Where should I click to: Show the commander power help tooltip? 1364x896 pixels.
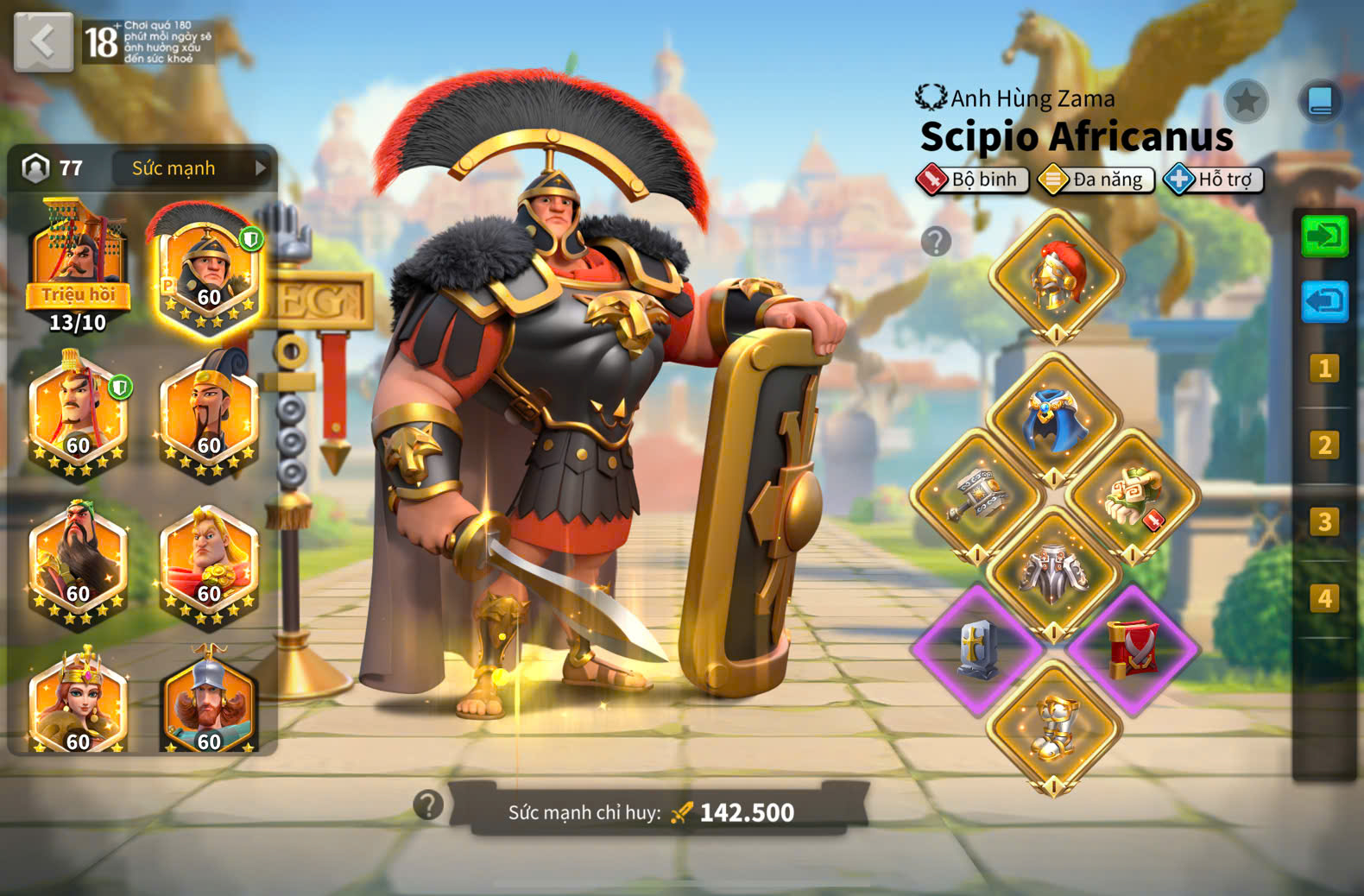coord(428,805)
